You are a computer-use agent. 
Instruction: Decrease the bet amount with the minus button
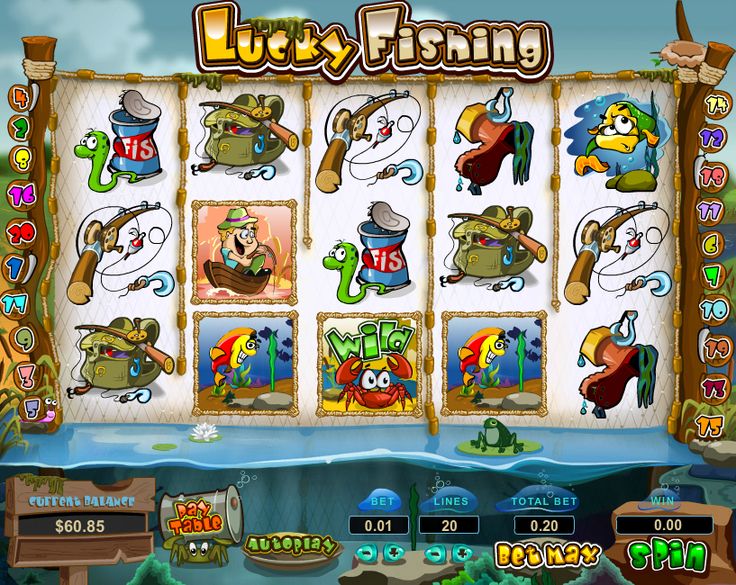point(366,552)
